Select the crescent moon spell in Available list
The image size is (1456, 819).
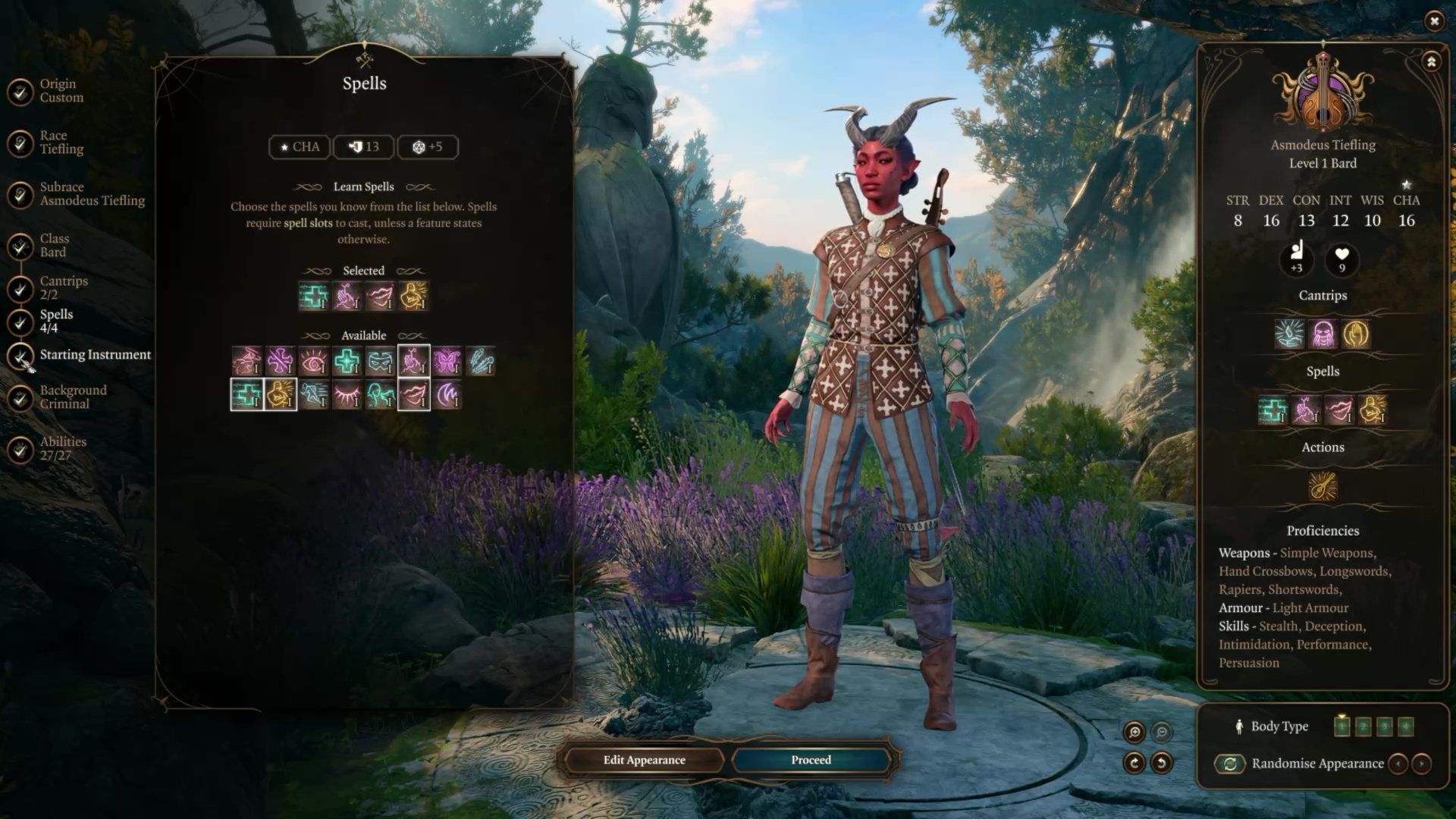point(447,394)
